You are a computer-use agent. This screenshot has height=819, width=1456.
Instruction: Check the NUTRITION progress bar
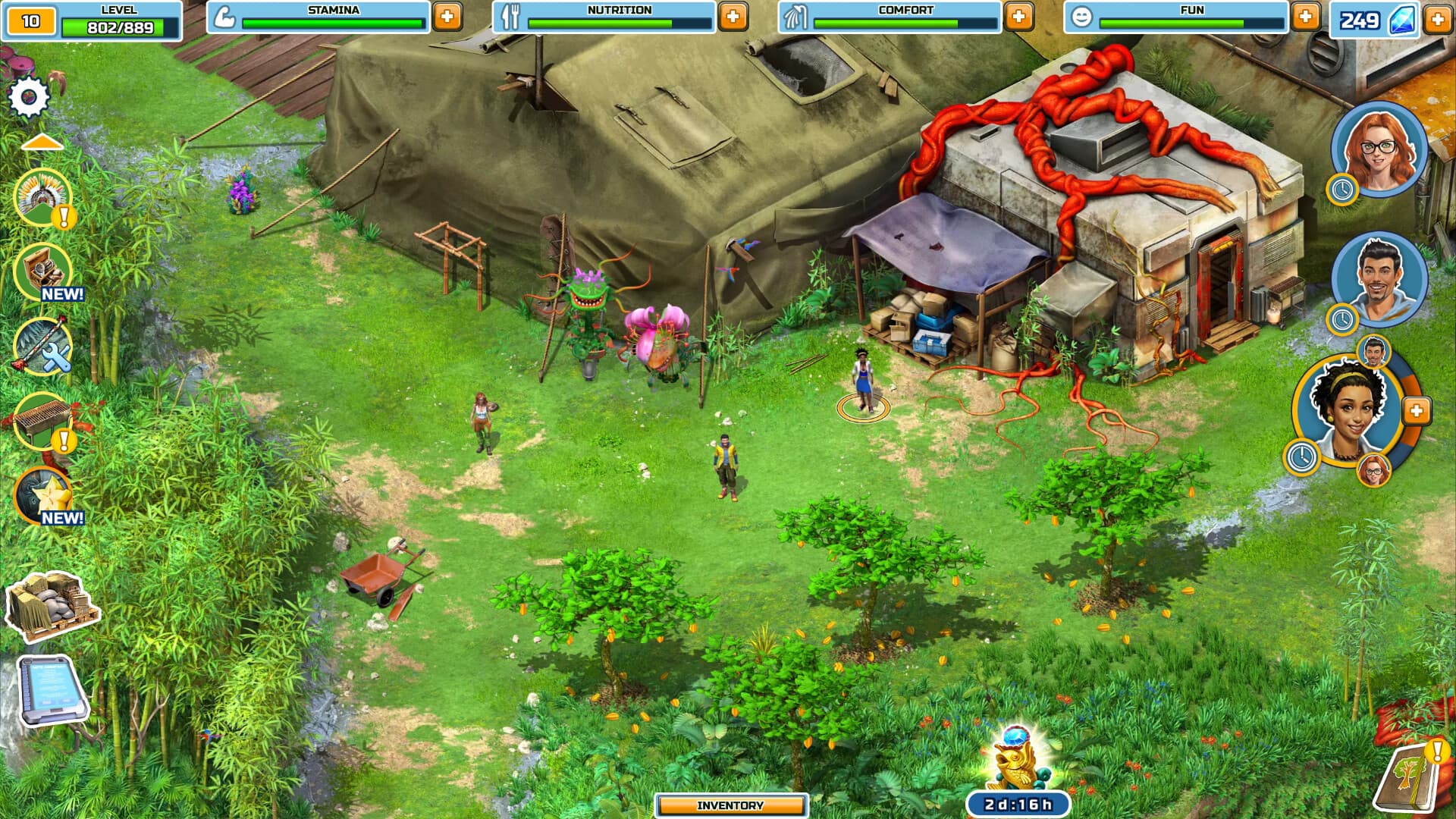[618, 20]
